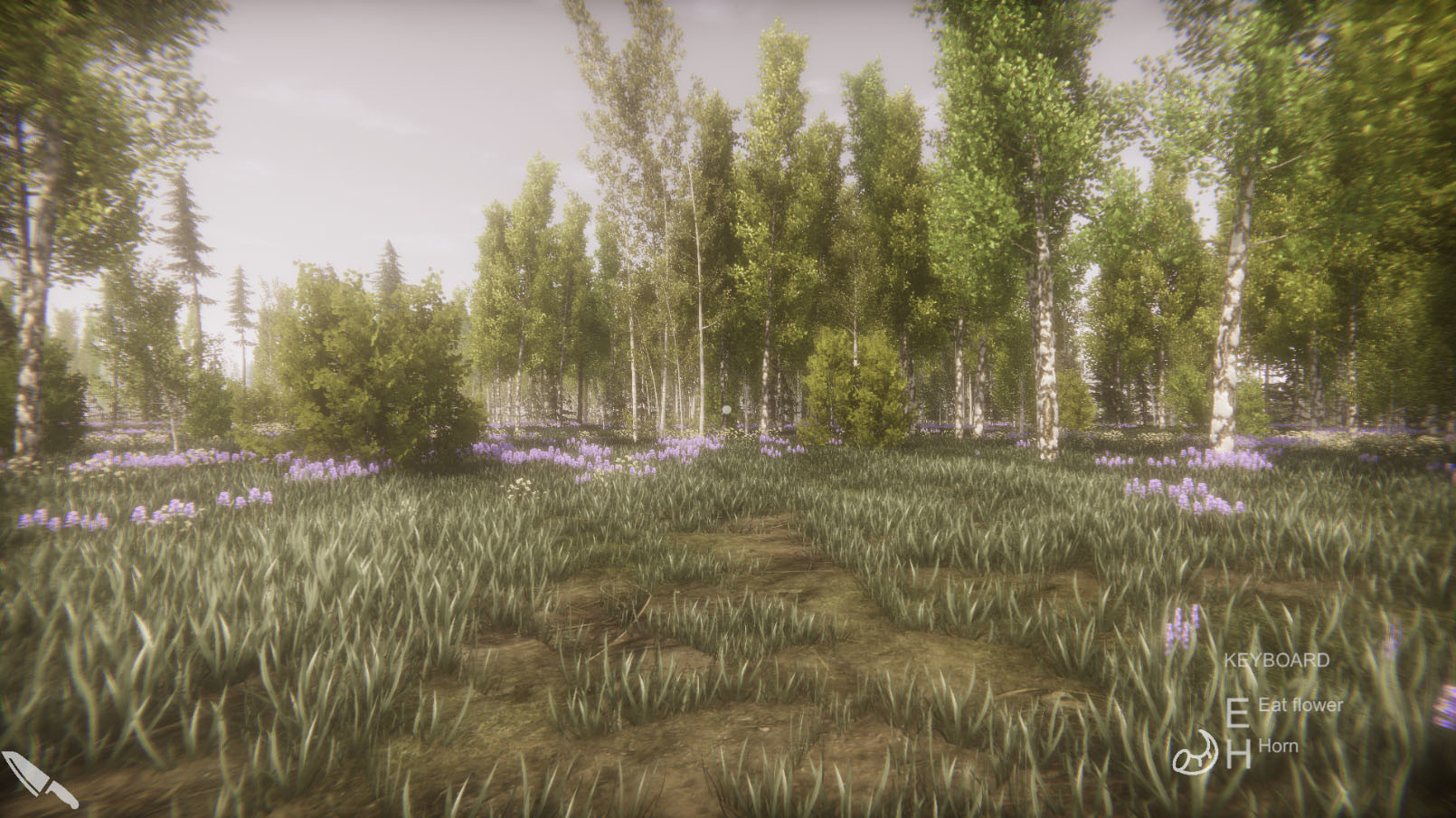The height and width of the screenshot is (818, 1456).
Task: Click the 'Horn' action label
Action: [1277, 747]
